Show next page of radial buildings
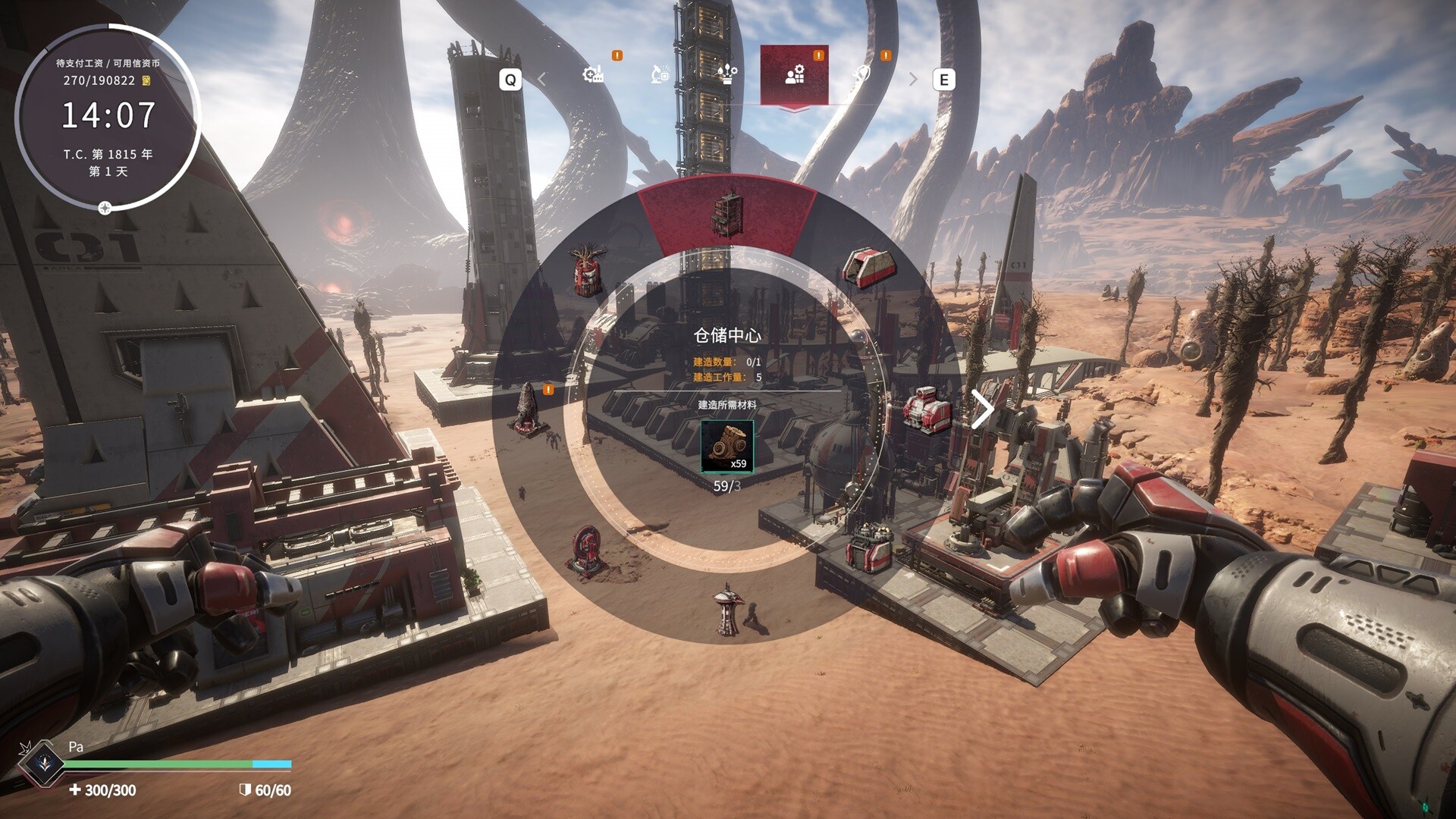The height and width of the screenshot is (819, 1456). [x=983, y=410]
